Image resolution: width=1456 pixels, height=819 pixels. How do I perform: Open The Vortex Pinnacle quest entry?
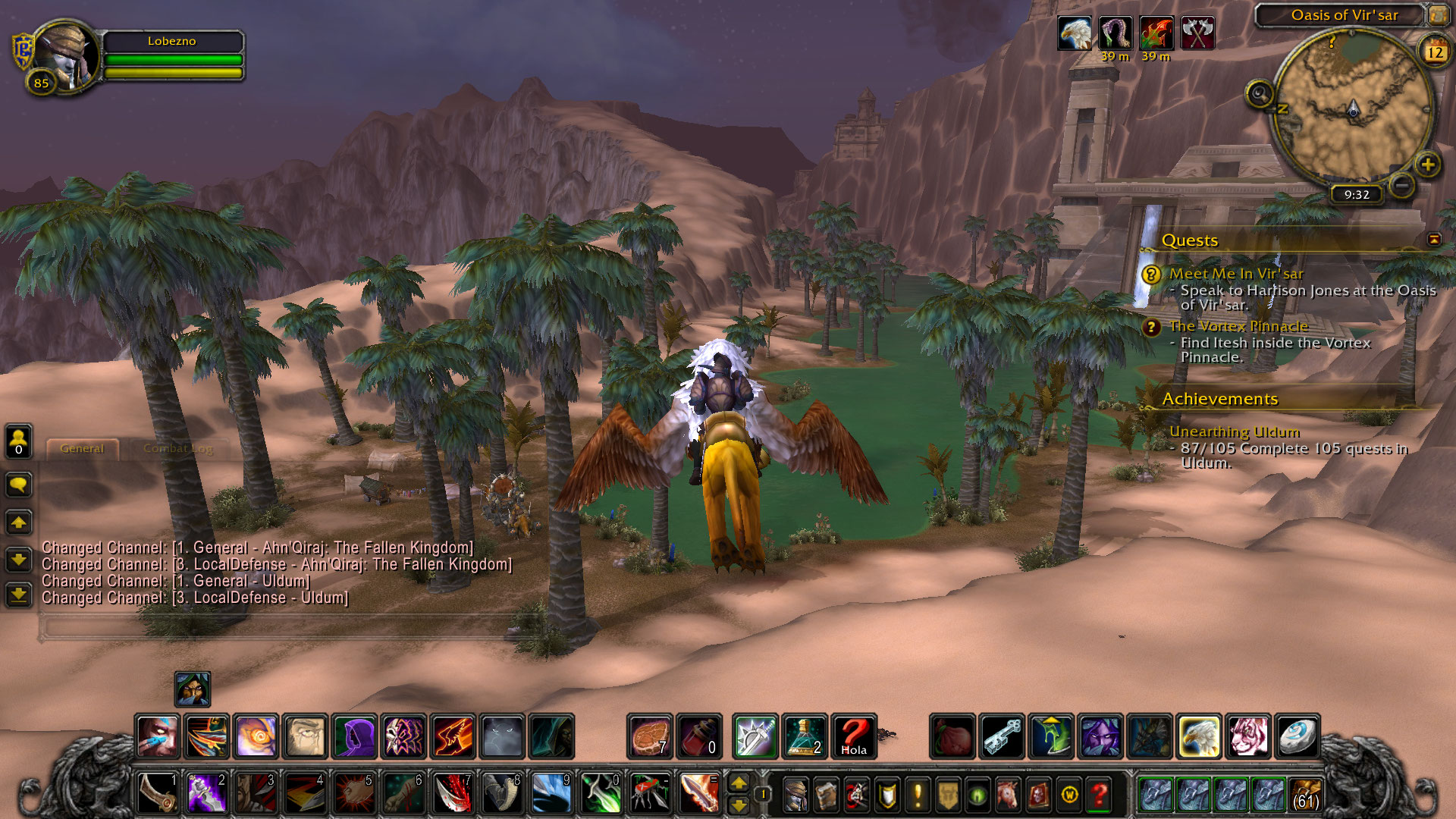pyautogui.click(x=1238, y=326)
